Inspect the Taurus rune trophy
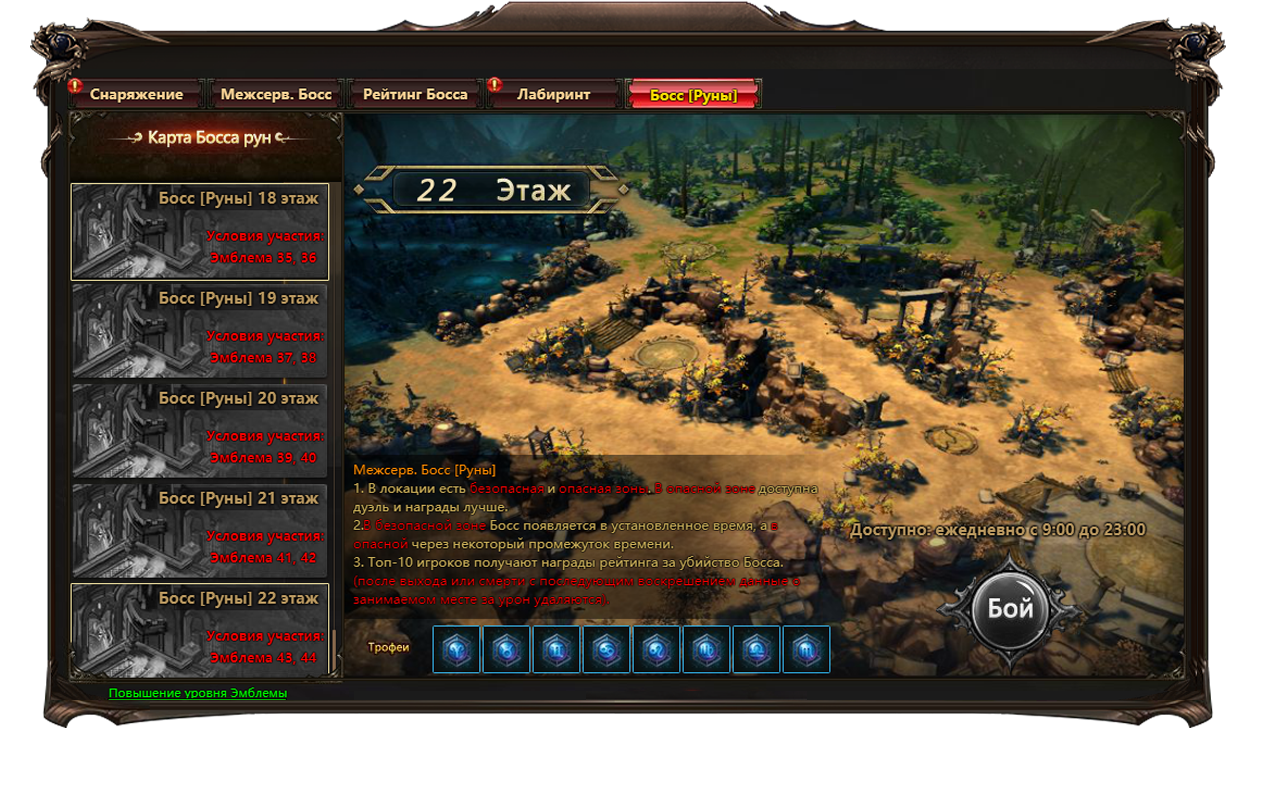 [507, 649]
